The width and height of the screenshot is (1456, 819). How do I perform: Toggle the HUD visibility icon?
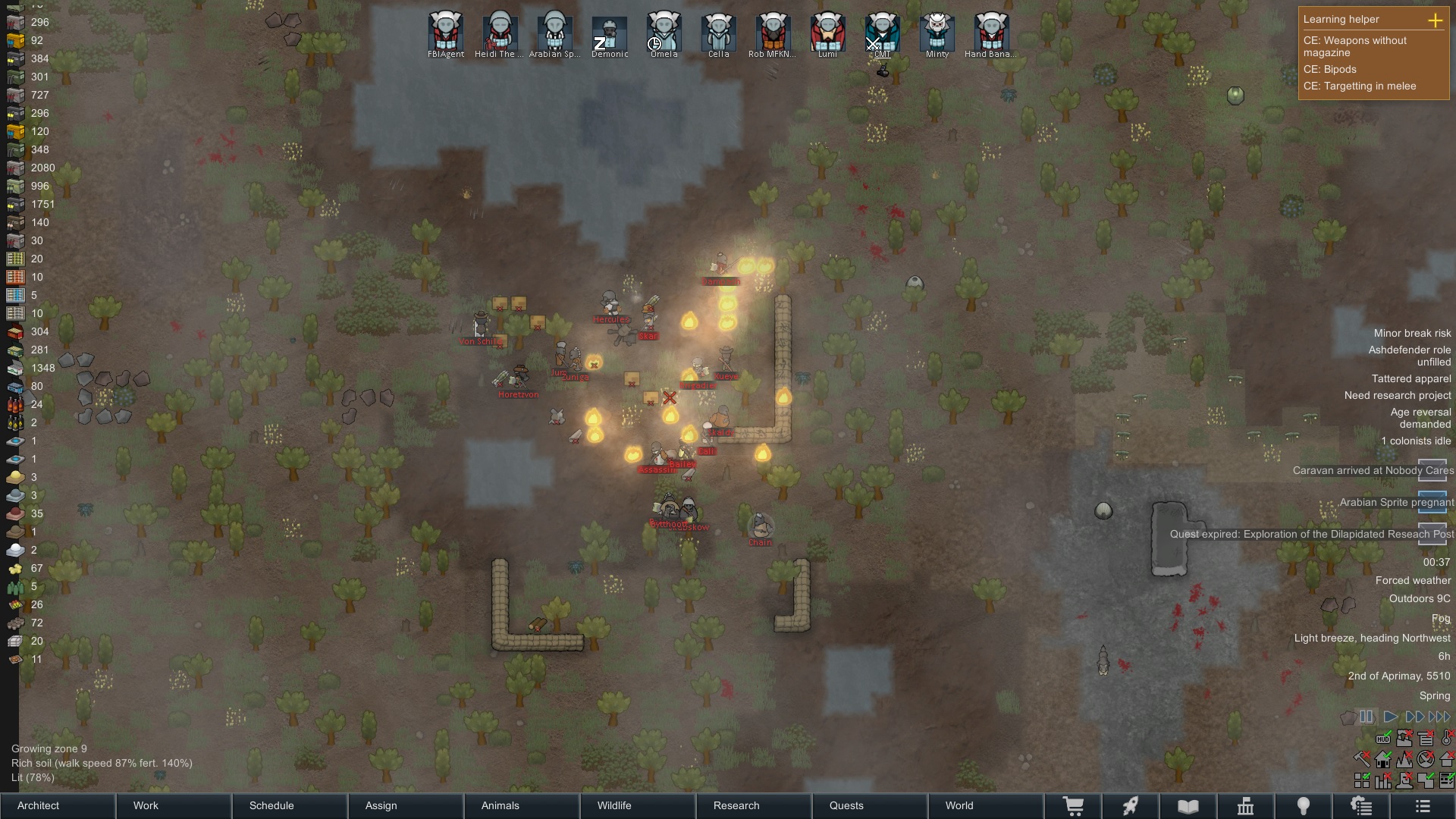tap(1383, 739)
